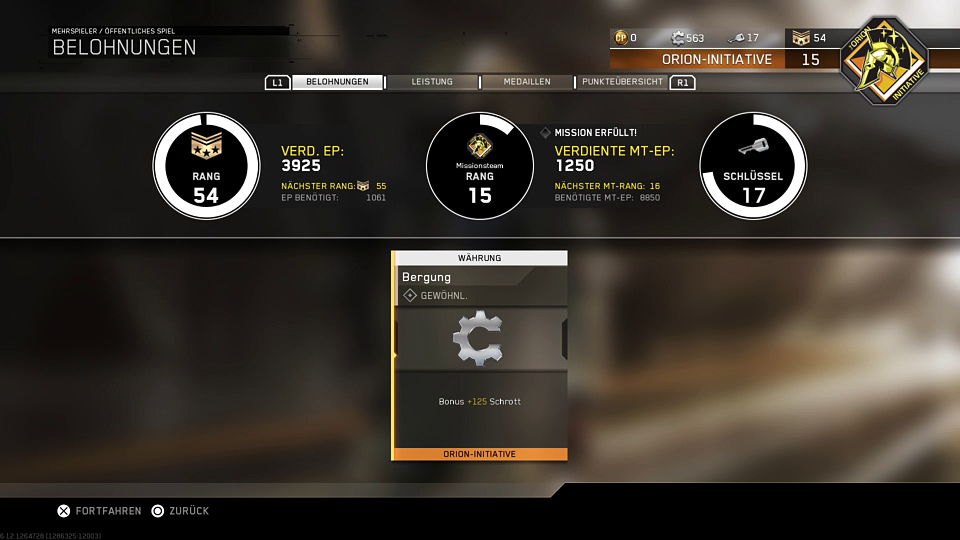This screenshot has height=540, width=960.
Task: Switch to the Belohnungen tab
Action: point(337,82)
